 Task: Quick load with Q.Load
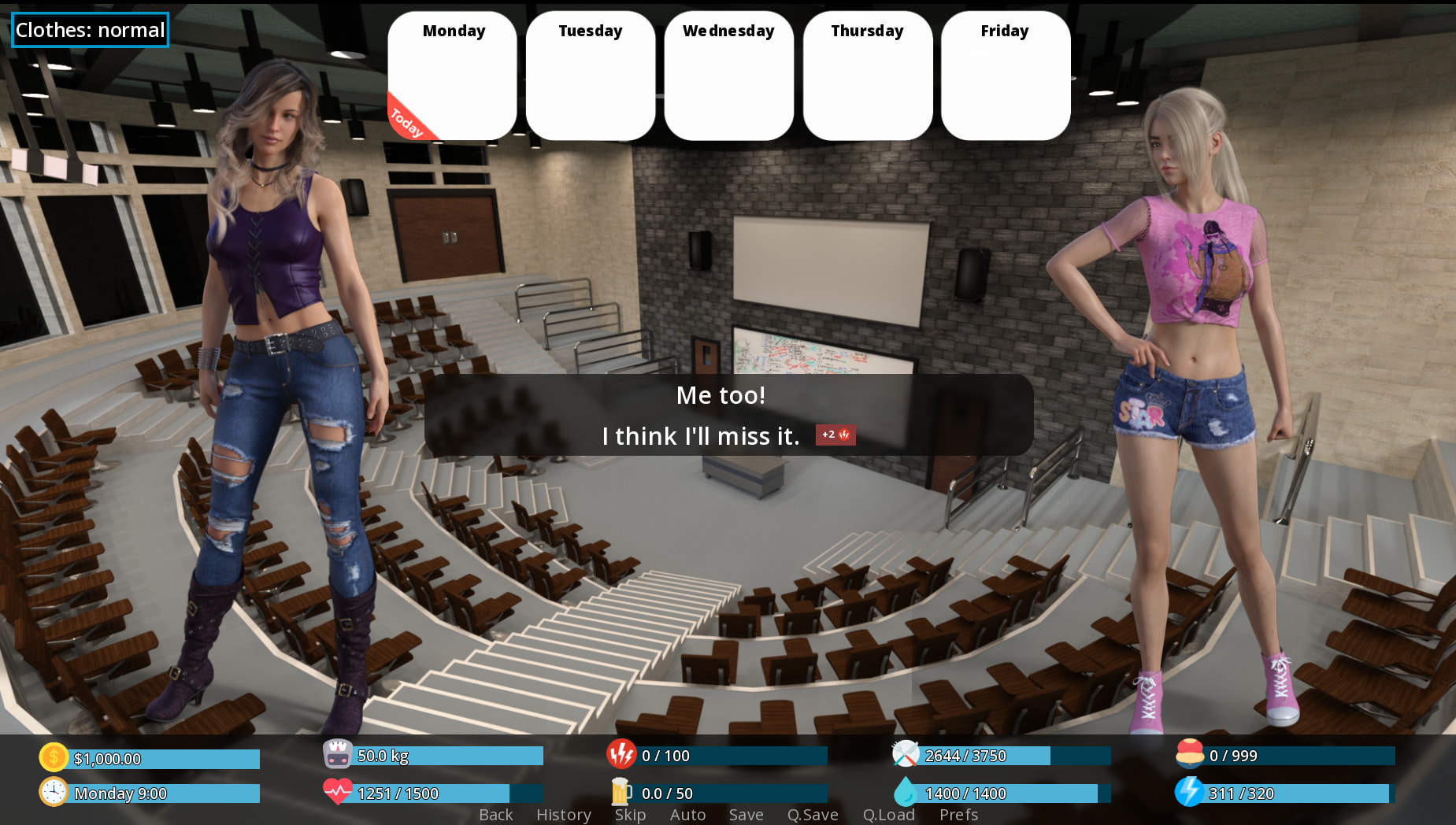pyautogui.click(x=888, y=815)
